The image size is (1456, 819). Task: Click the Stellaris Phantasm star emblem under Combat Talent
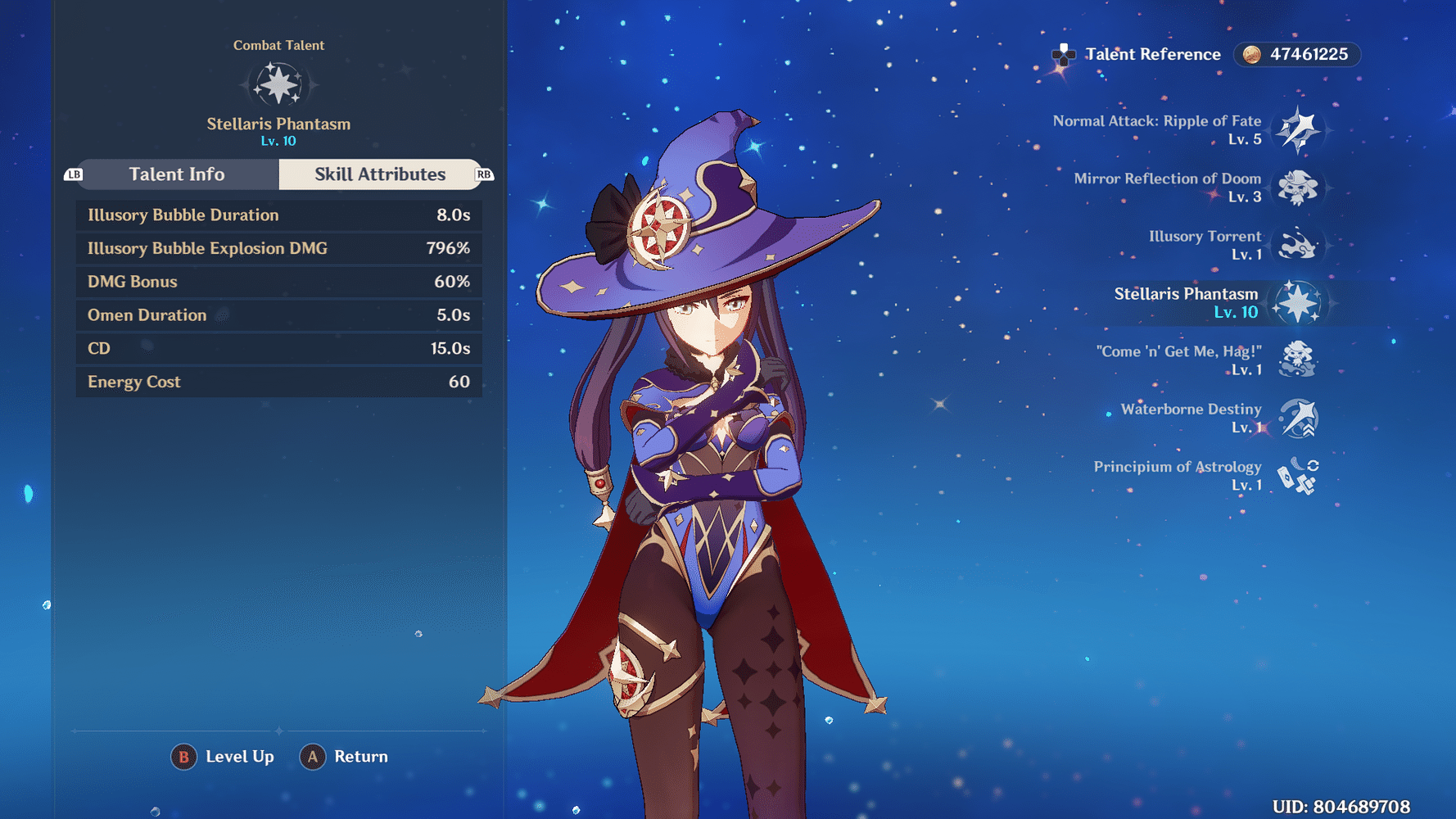[x=278, y=84]
